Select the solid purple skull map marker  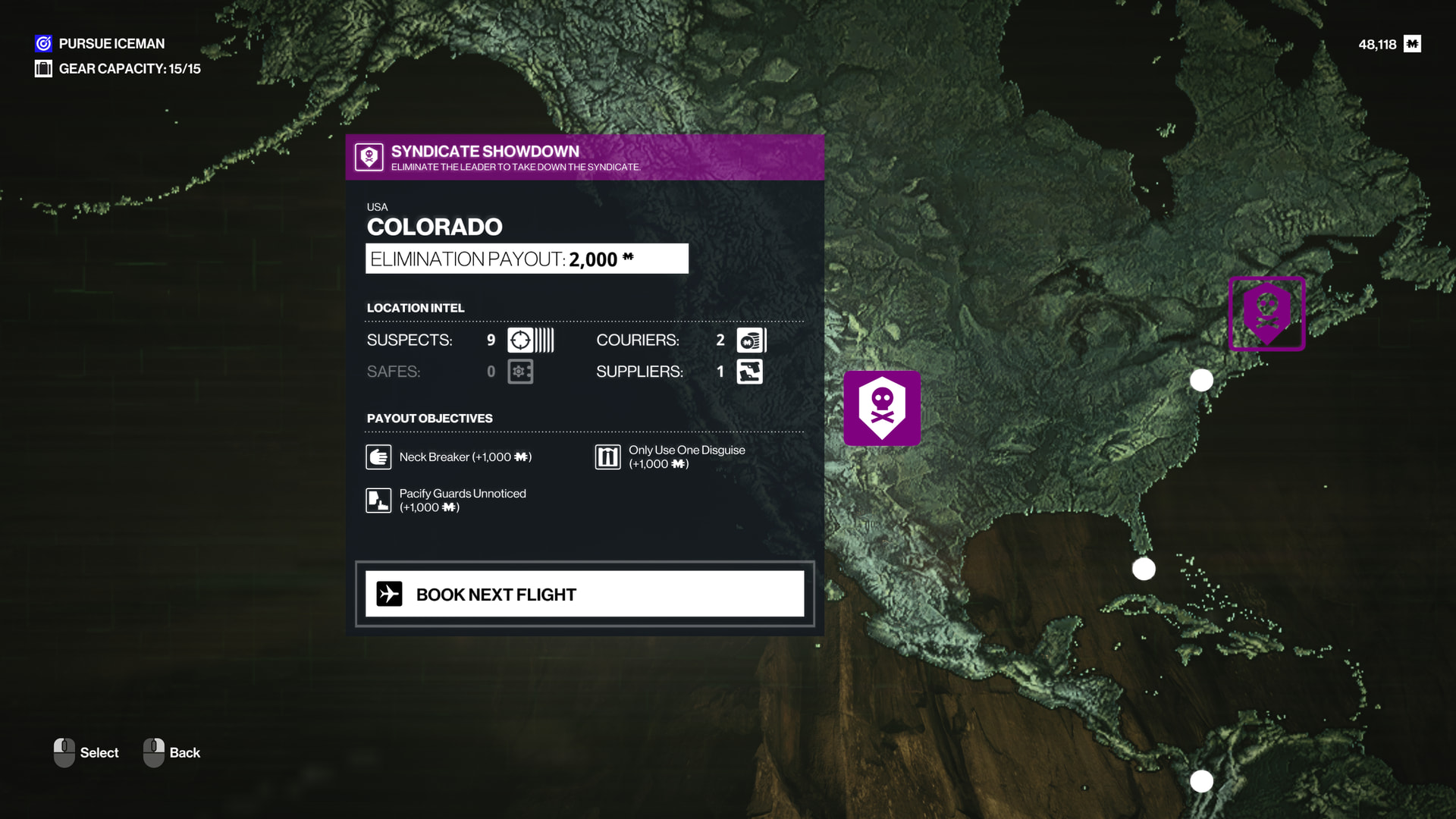(x=882, y=408)
